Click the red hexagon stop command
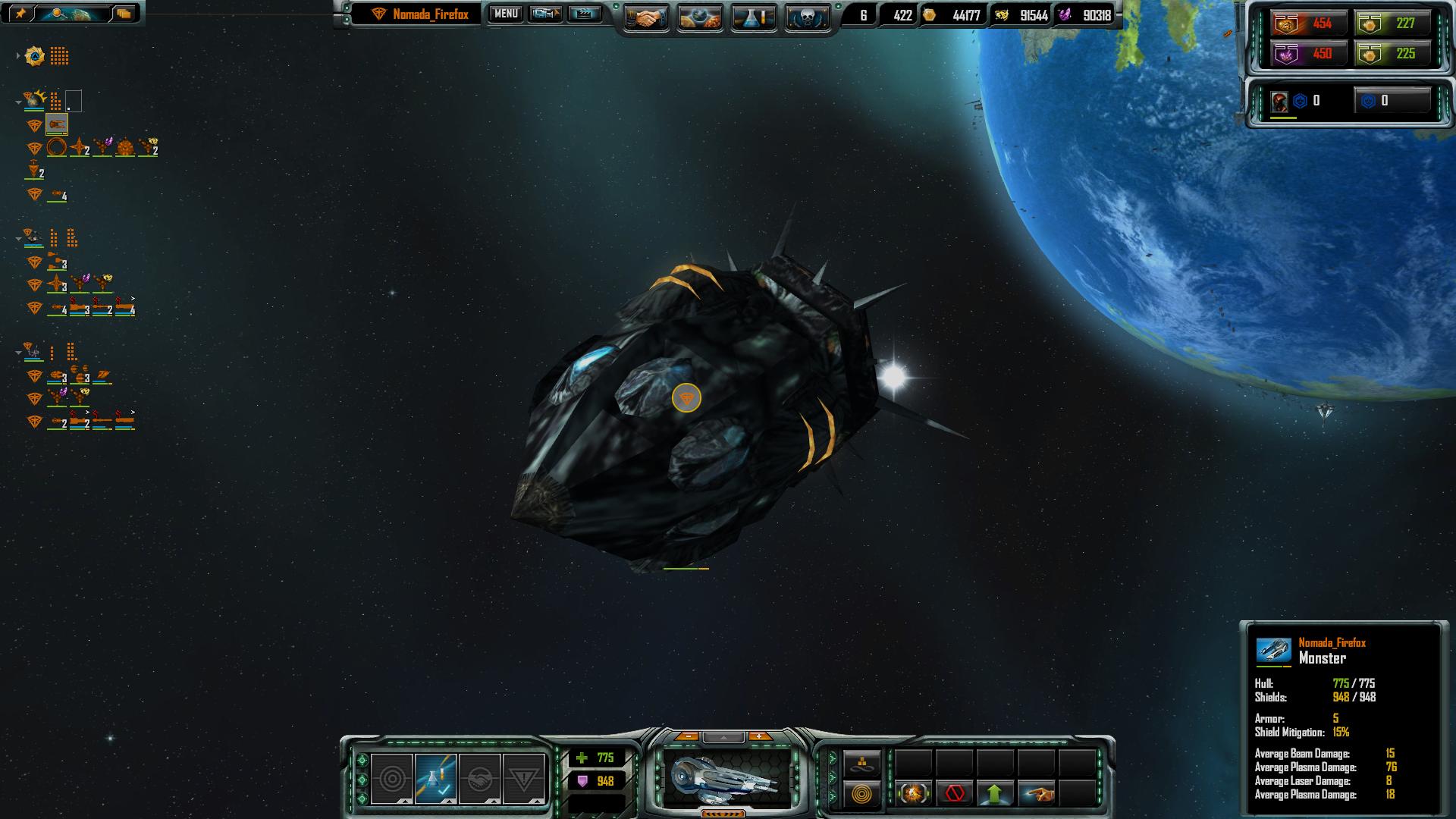1456x819 pixels. tap(955, 794)
